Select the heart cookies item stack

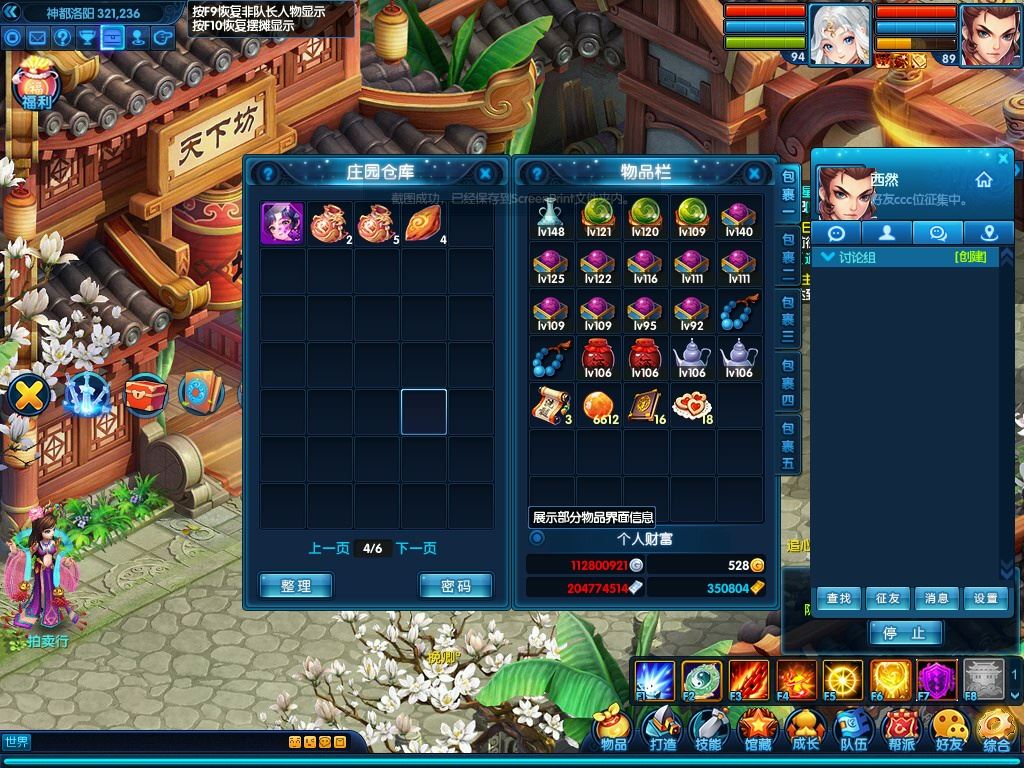coord(692,405)
